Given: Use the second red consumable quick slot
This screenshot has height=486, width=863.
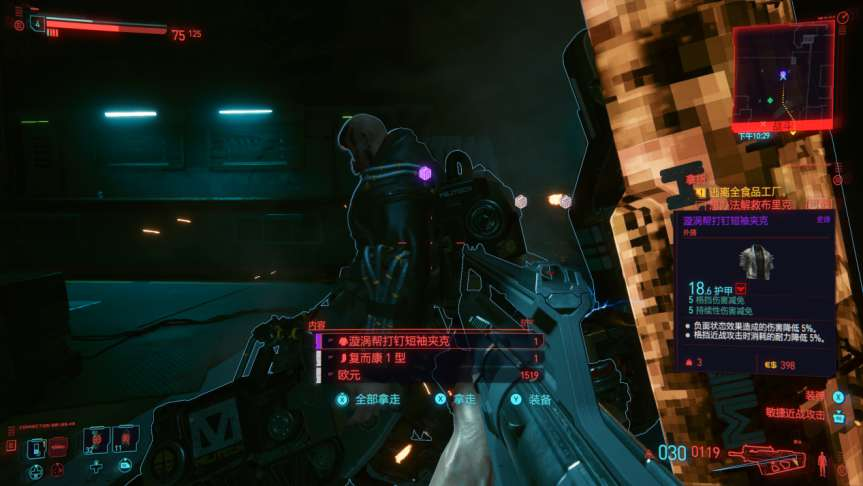Looking at the screenshot, I should pyautogui.click(x=125, y=439).
